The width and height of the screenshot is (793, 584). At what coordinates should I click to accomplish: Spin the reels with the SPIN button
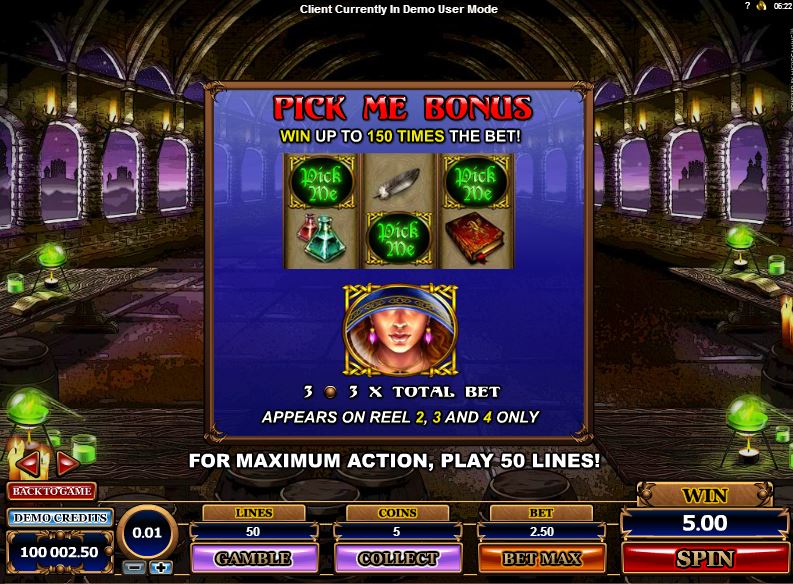(705, 558)
